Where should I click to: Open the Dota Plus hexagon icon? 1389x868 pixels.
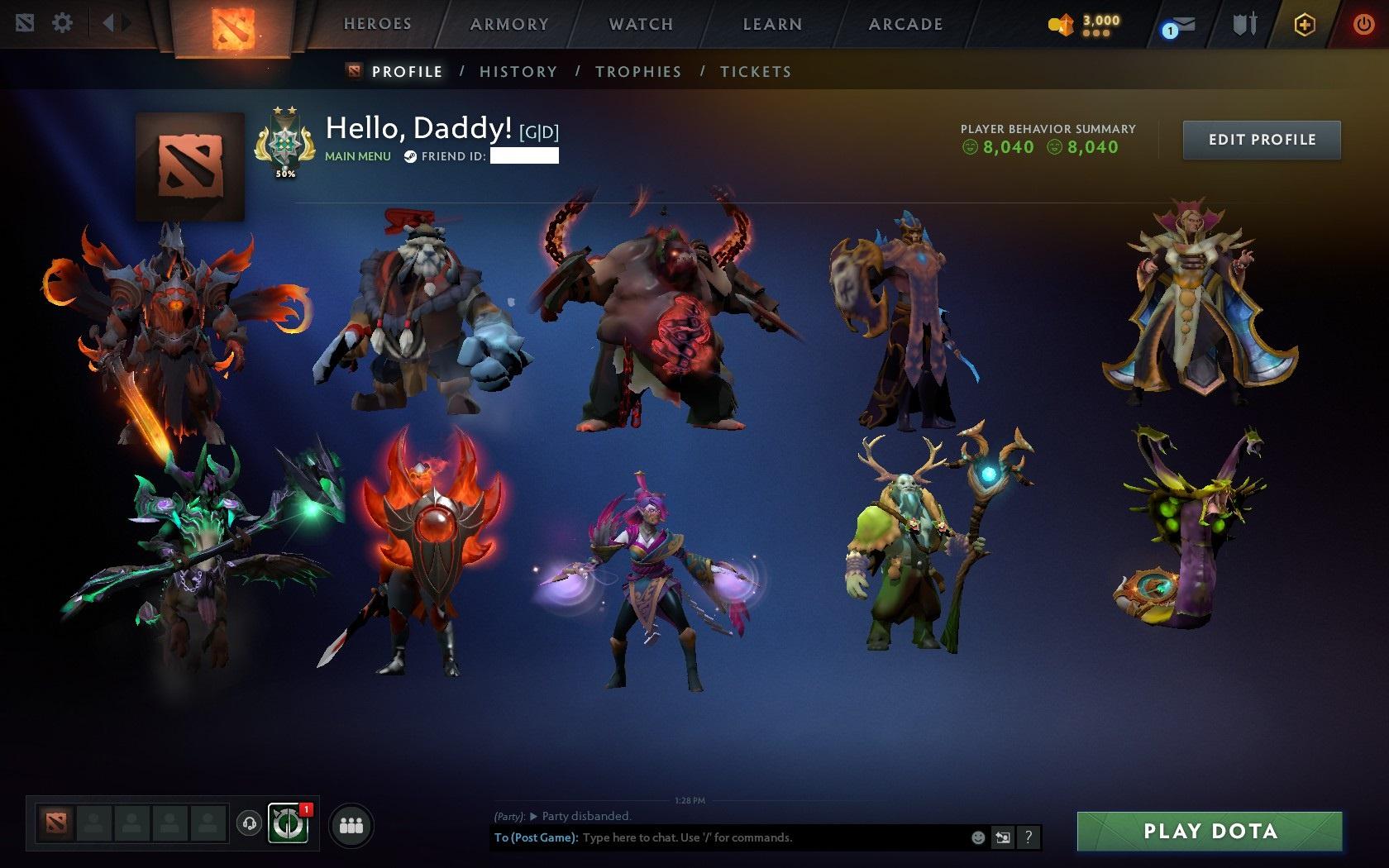point(1305,25)
